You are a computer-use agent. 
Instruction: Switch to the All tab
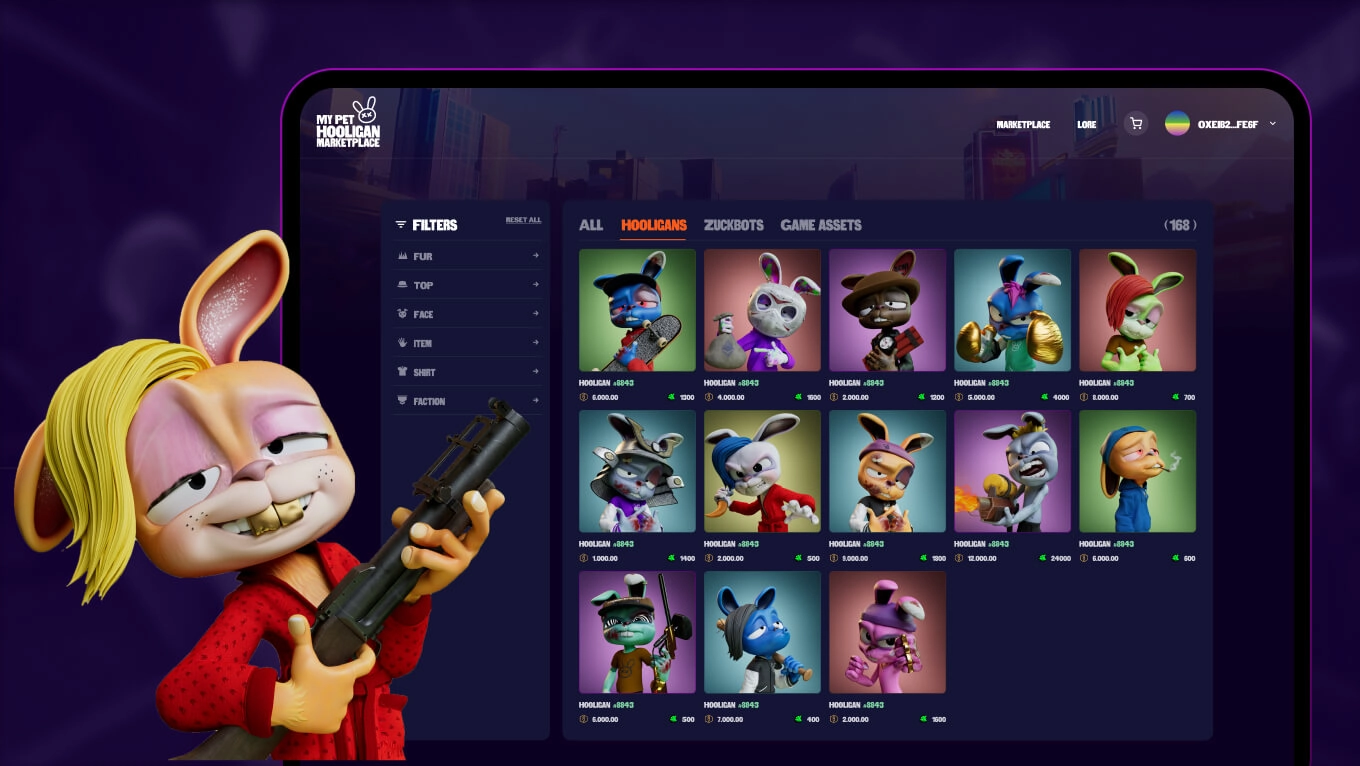coord(591,225)
